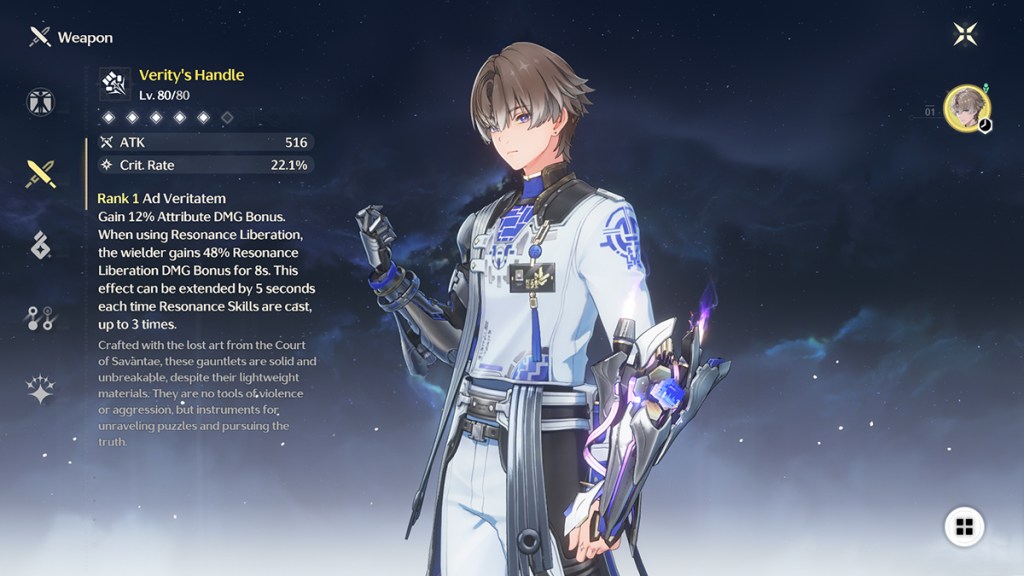Select the crossed-swords weapon tab

[41, 174]
